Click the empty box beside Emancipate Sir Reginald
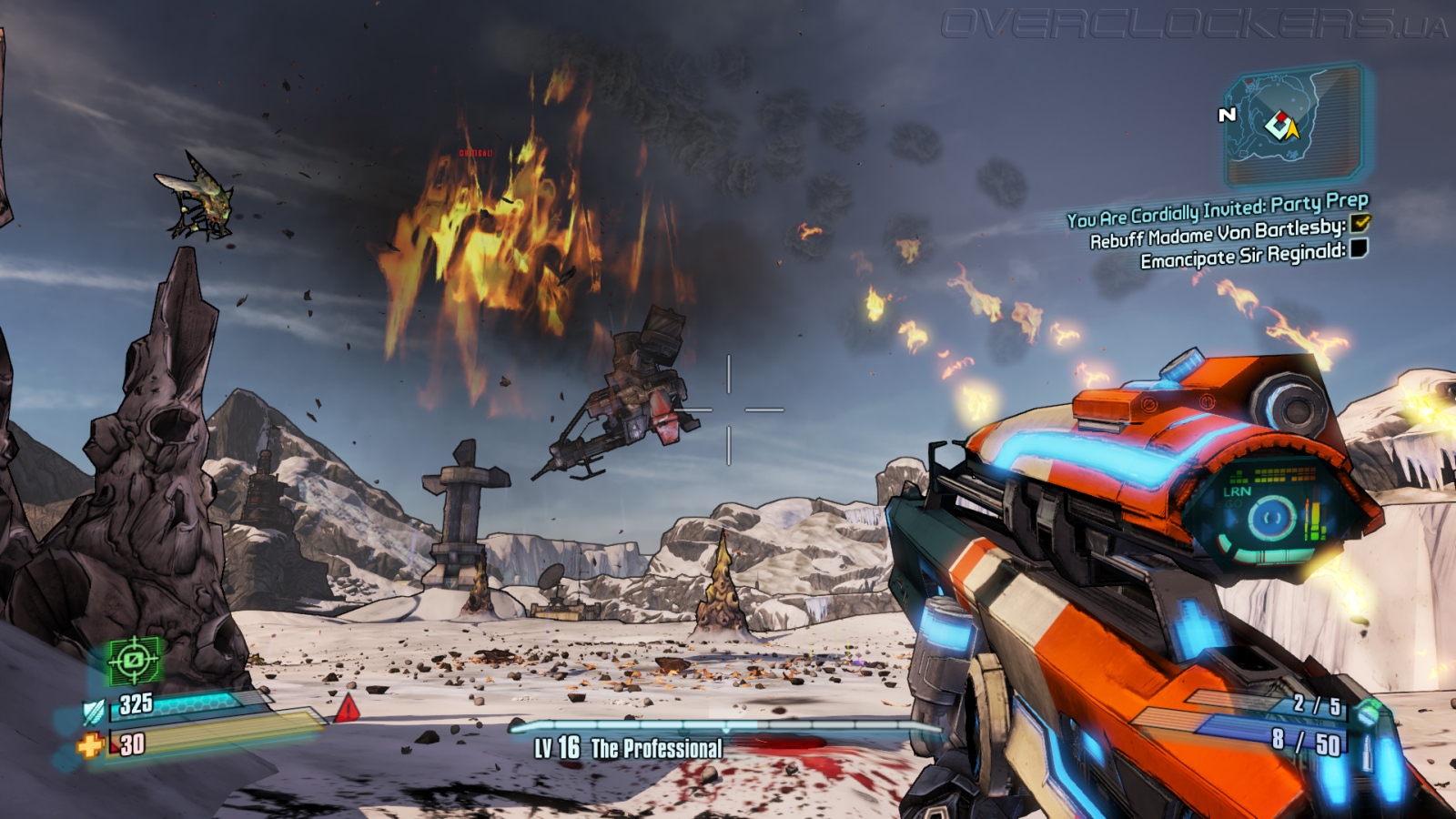 tap(1359, 248)
